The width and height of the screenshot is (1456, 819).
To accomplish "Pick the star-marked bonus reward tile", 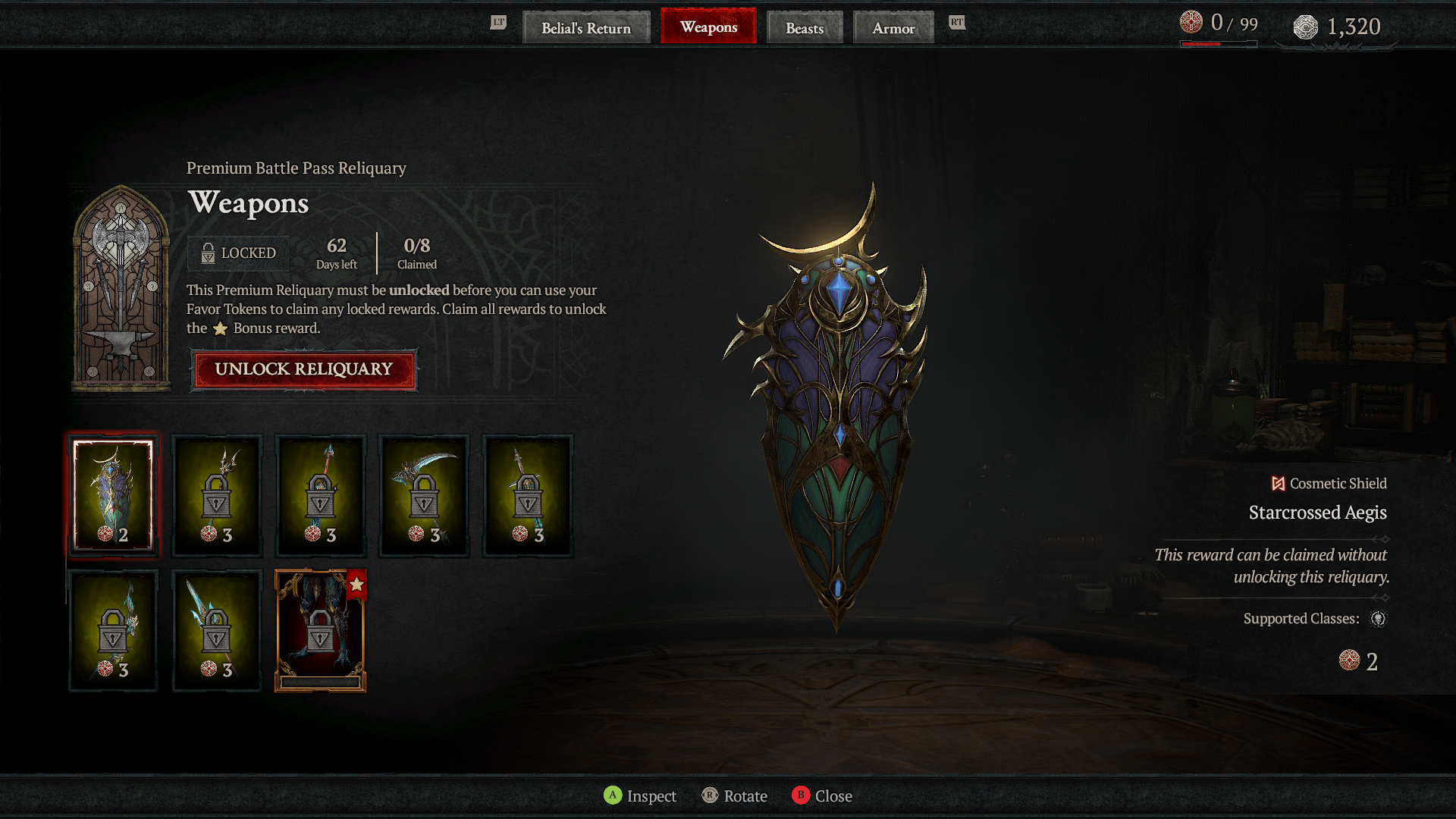I will click(x=320, y=631).
